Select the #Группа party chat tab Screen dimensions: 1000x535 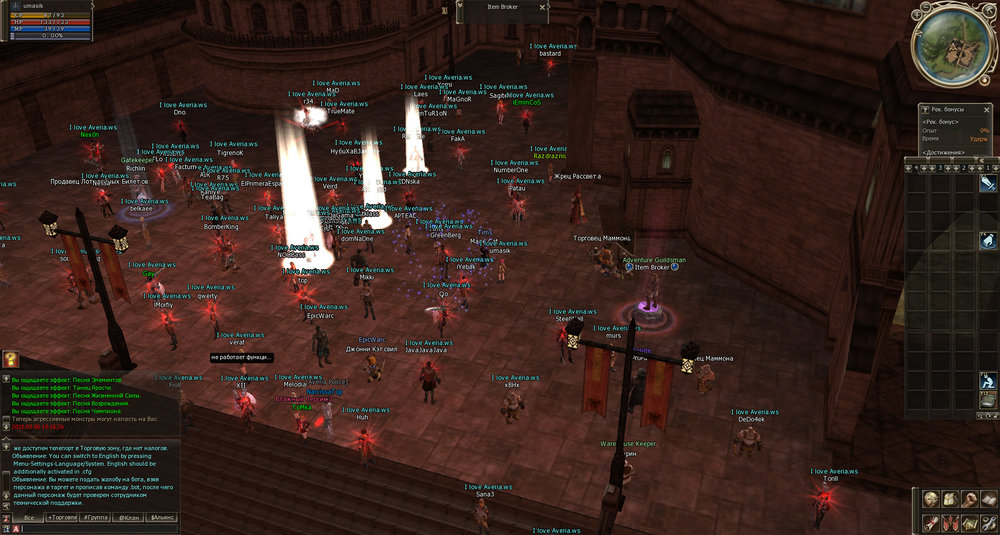(x=95, y=517)
